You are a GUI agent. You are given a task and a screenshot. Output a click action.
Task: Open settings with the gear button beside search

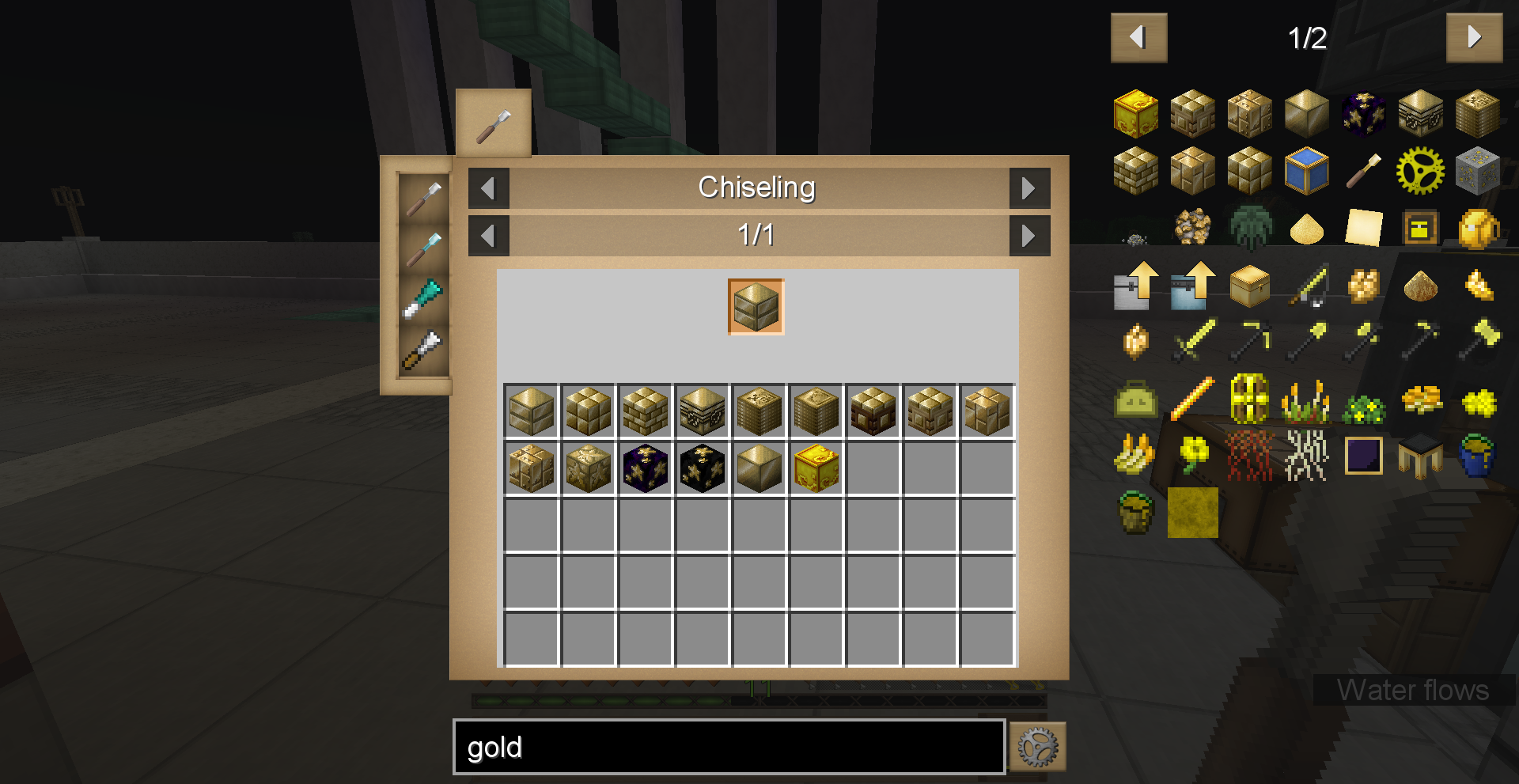pyautogui.click(x=1036, y=745)
